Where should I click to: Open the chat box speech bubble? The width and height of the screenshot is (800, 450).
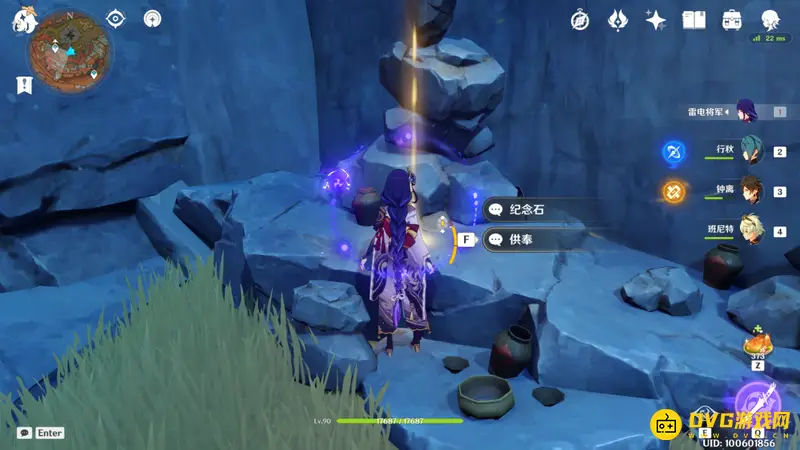tap(24, 432)
